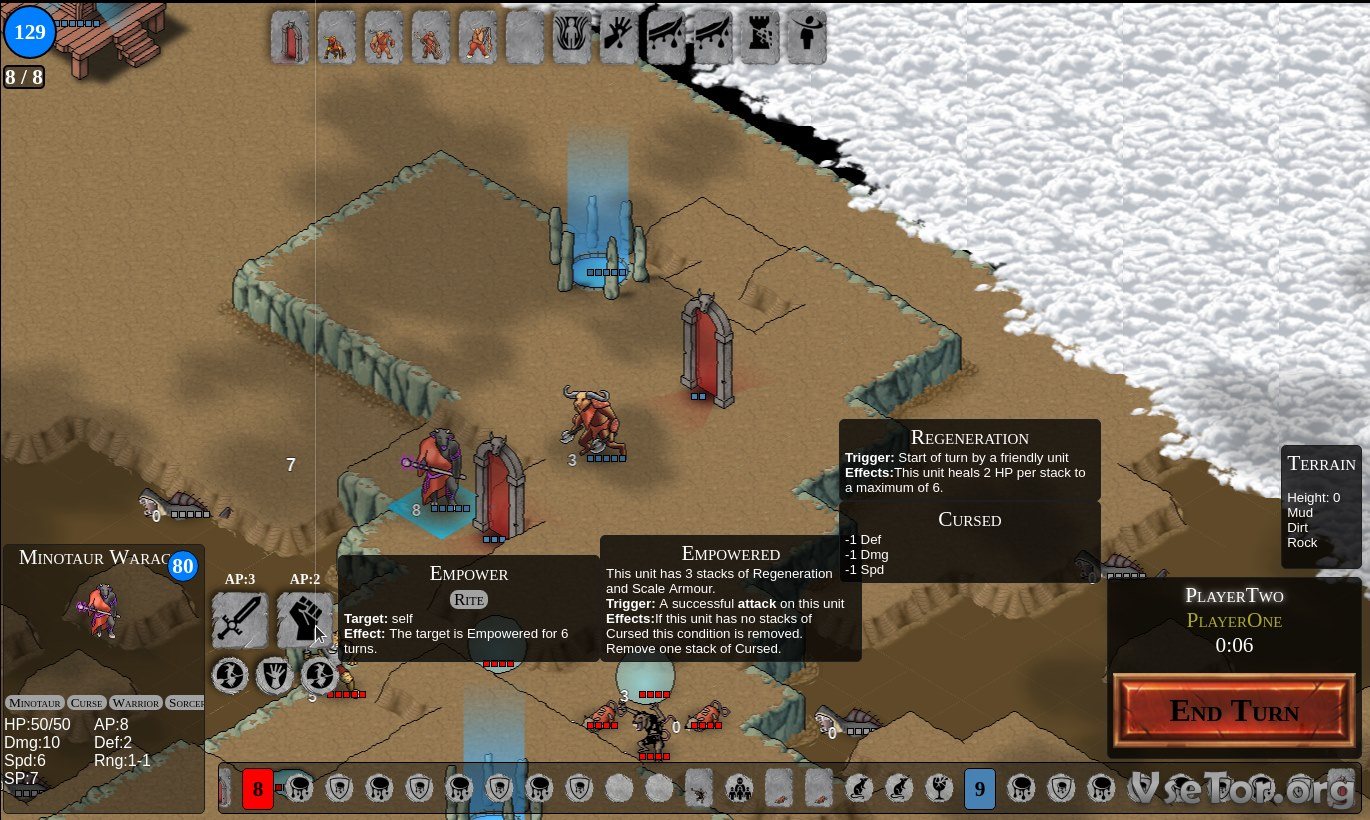The image size is (1370, 820).
Task: Activate the Empower raised-fist ability
Action: pos(304,620)
